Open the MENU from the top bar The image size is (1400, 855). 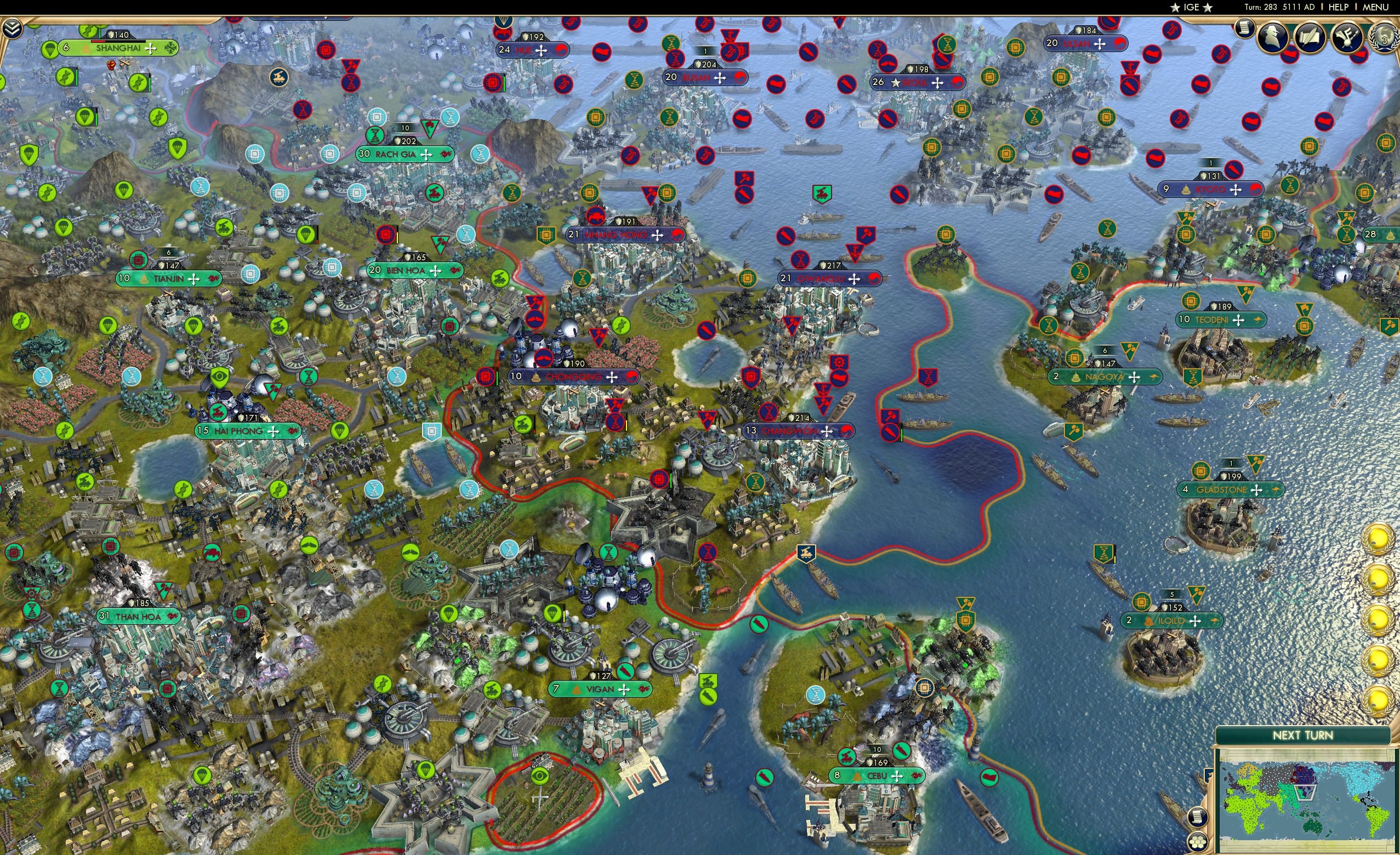point(1375,7)
